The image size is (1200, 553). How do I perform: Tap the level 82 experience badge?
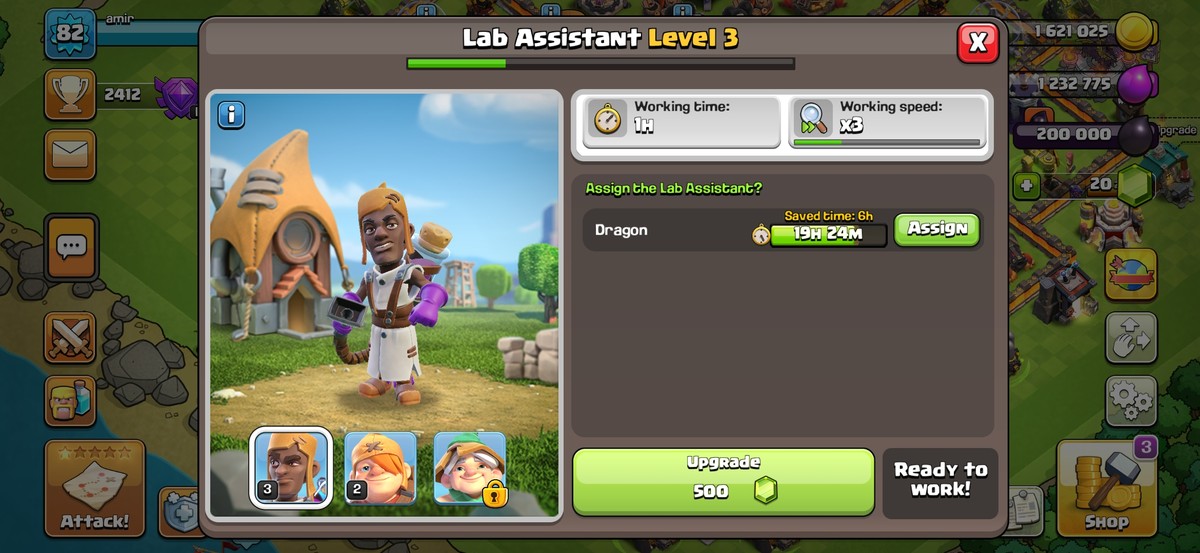pyautogui.click(x=70, y=34)
